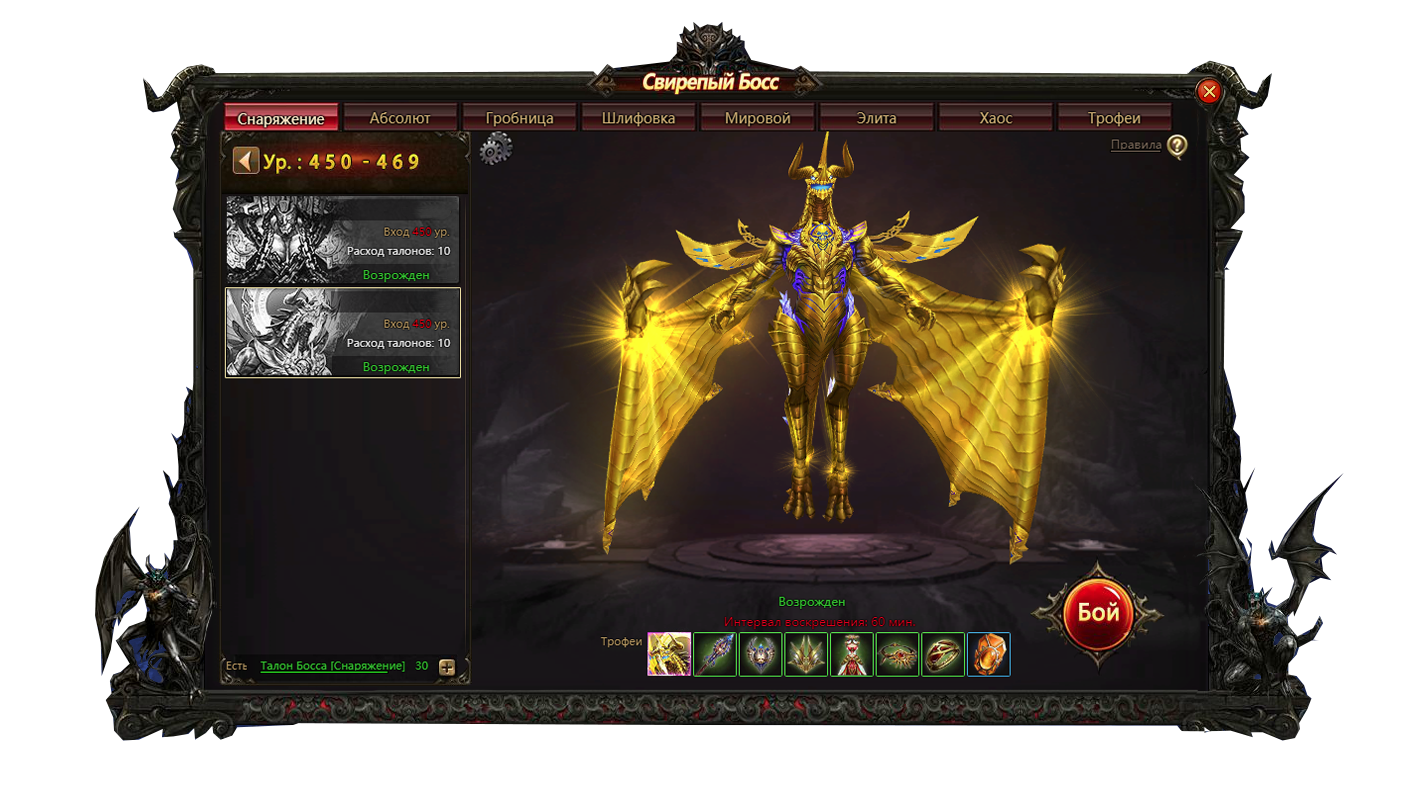Screen dimensions: 1409x807
Task: Switch to the Снаряжение tab
Action: (x=281, y=118)
